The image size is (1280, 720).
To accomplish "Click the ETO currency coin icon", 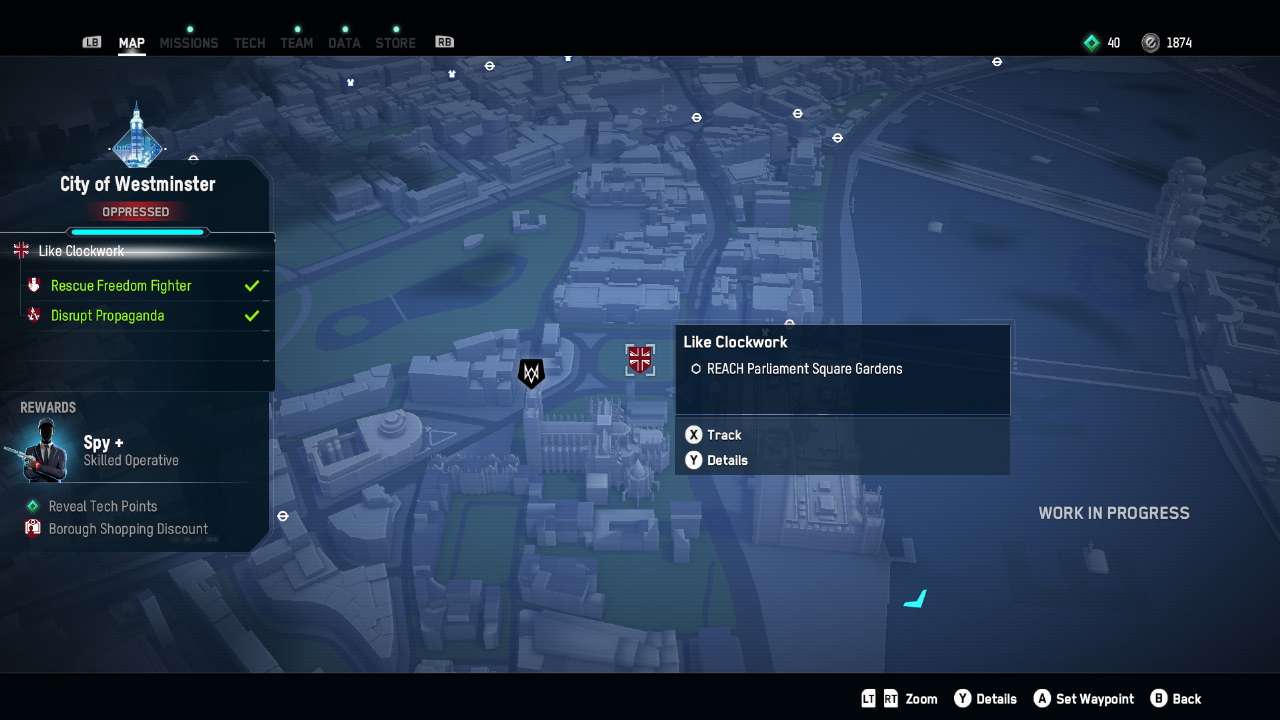I will point(1152,42).
